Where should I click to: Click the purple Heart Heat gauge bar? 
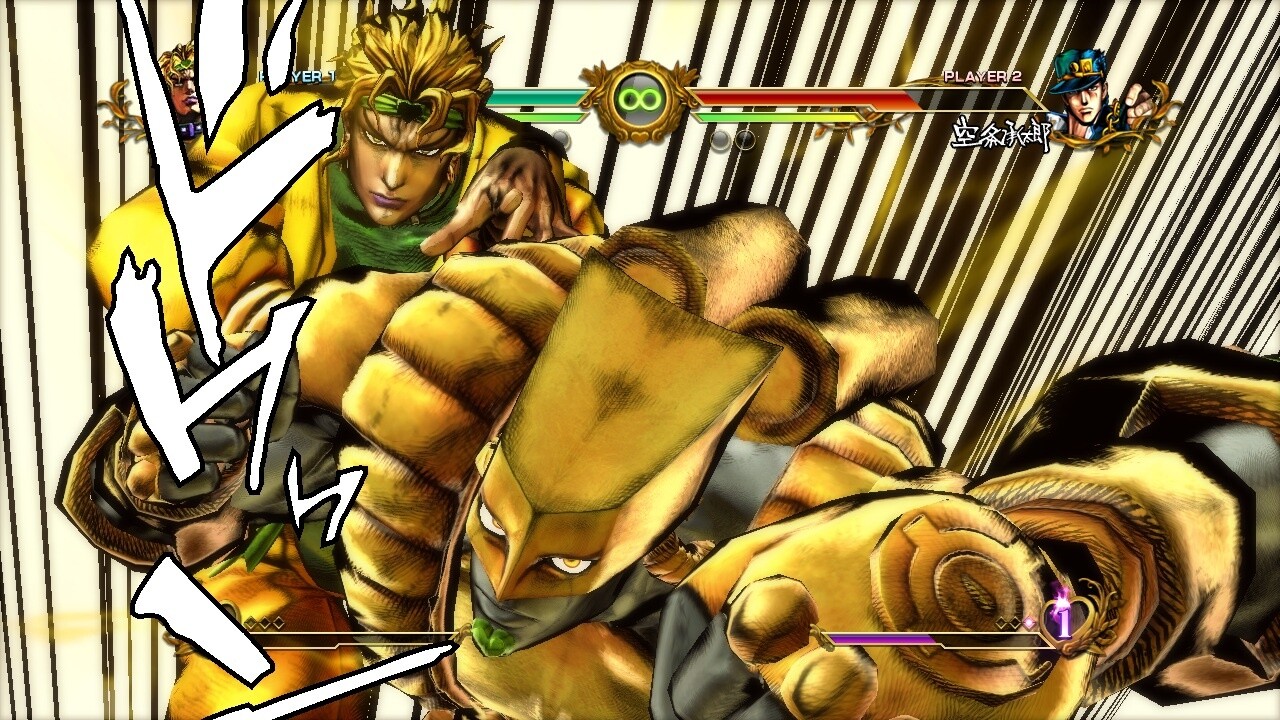pyautogui.click(x=880, y=637)
